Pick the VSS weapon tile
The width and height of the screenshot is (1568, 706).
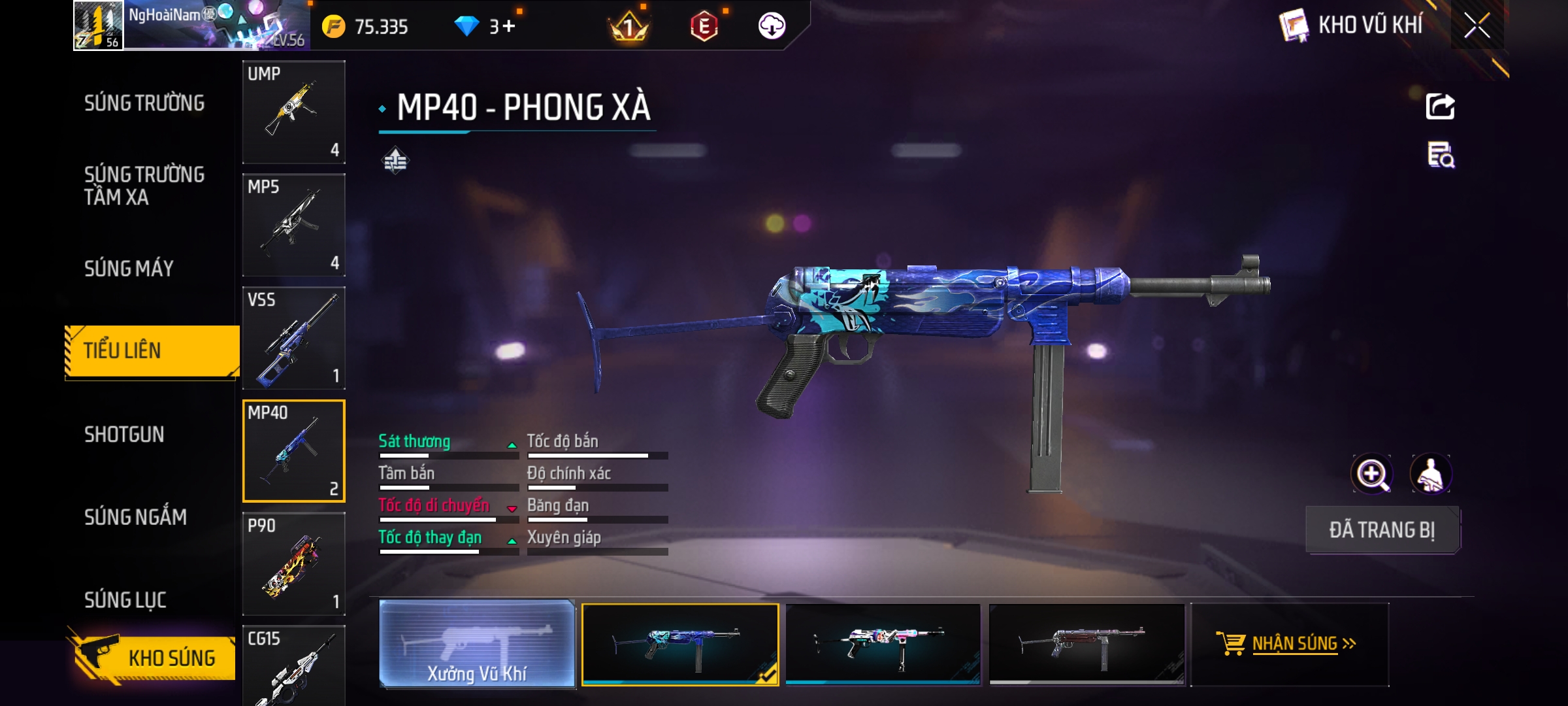pos(294,338)
